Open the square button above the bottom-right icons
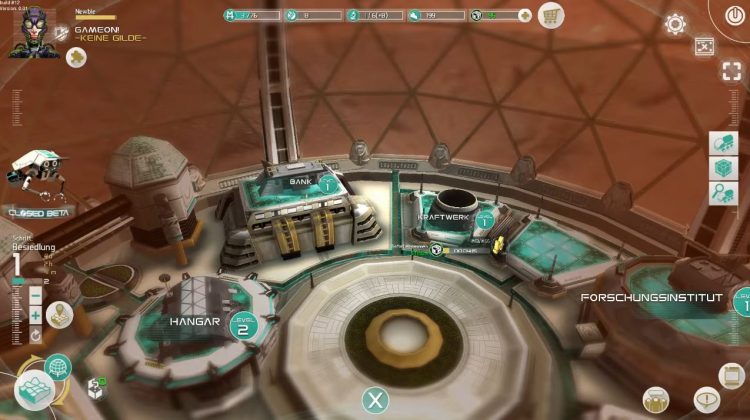Screen dimensions: 750x420 [x=731, y=375]
